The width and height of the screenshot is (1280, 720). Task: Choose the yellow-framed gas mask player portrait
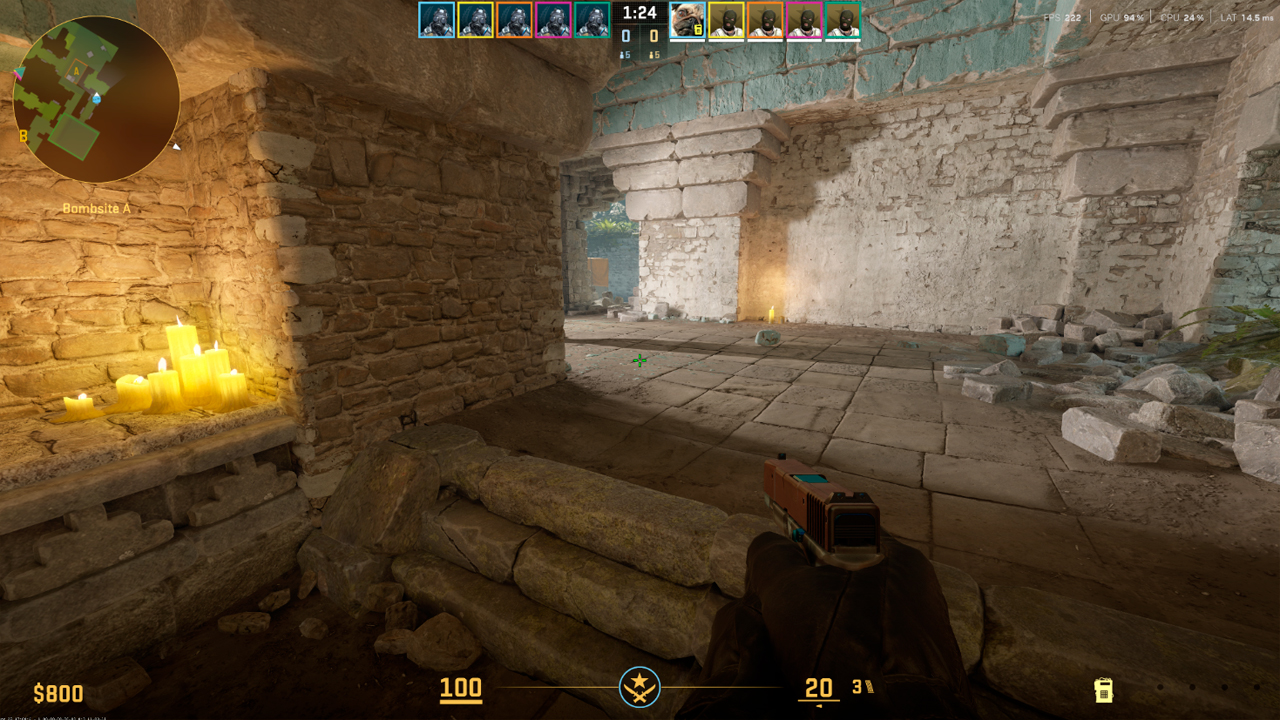(x=475, y=20)
